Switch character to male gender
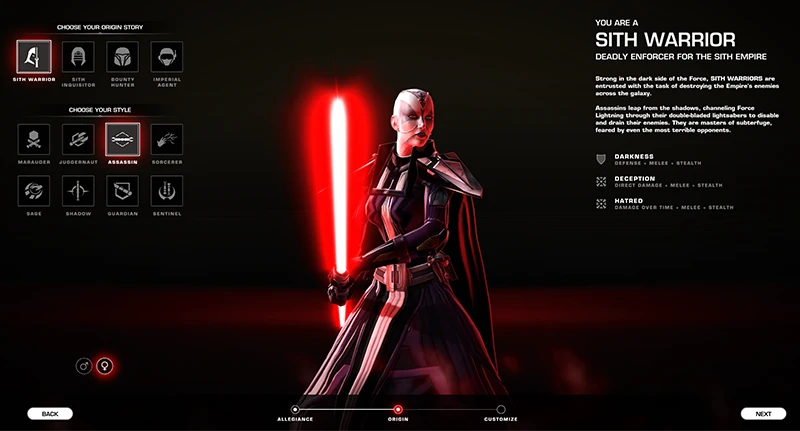This screenshot has width=800, height=431. point(84,366)
